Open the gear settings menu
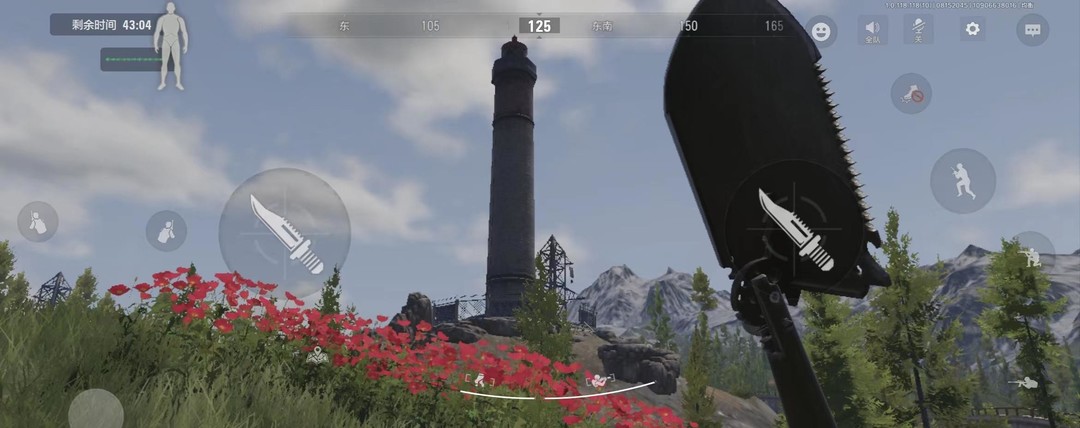This screenshot has height=428, width=1080. point(972,29)
